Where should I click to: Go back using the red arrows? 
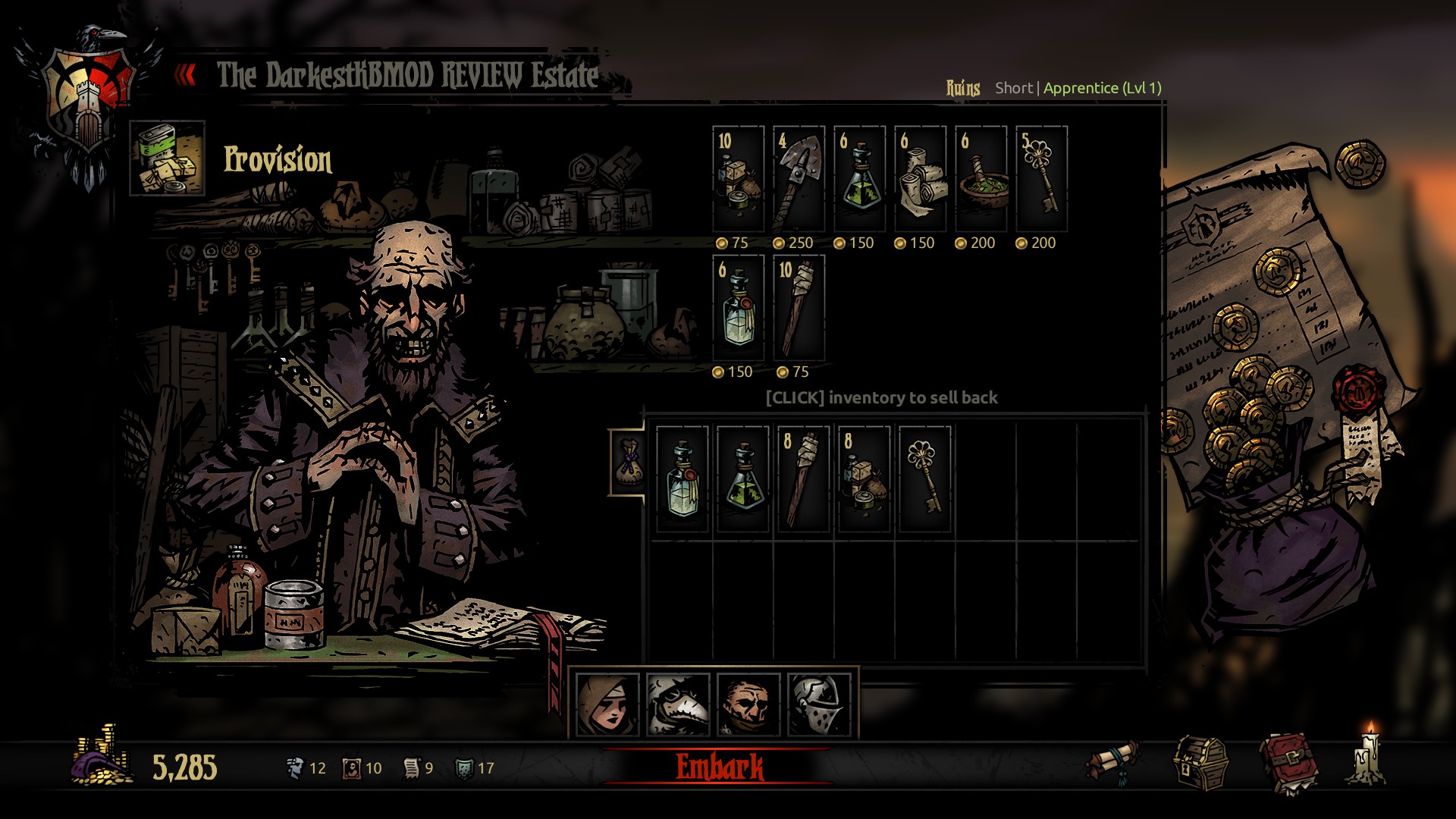tap(186, 74)
